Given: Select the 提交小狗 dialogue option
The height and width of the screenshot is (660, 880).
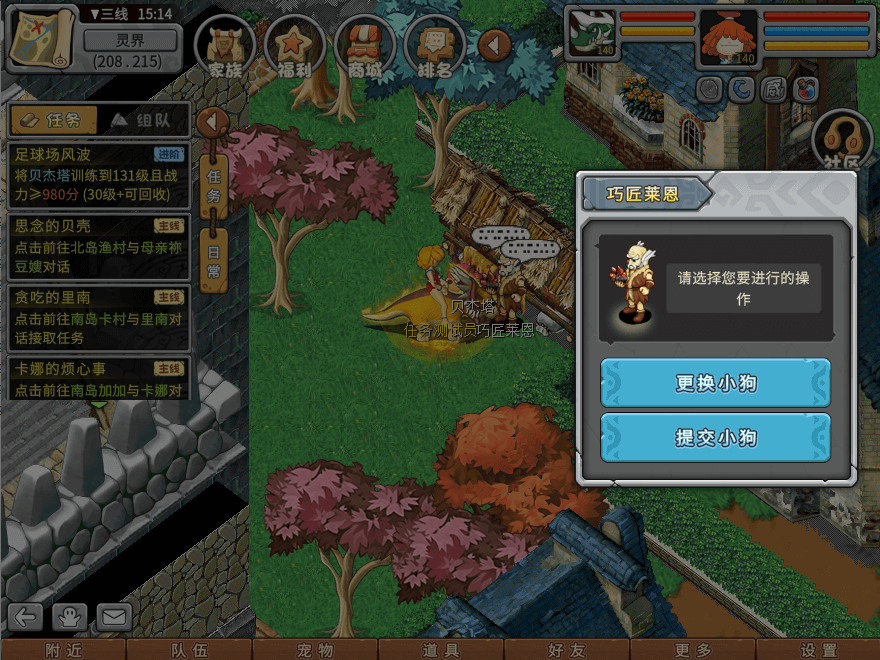Looking at the screenshot, I should 715,437.
